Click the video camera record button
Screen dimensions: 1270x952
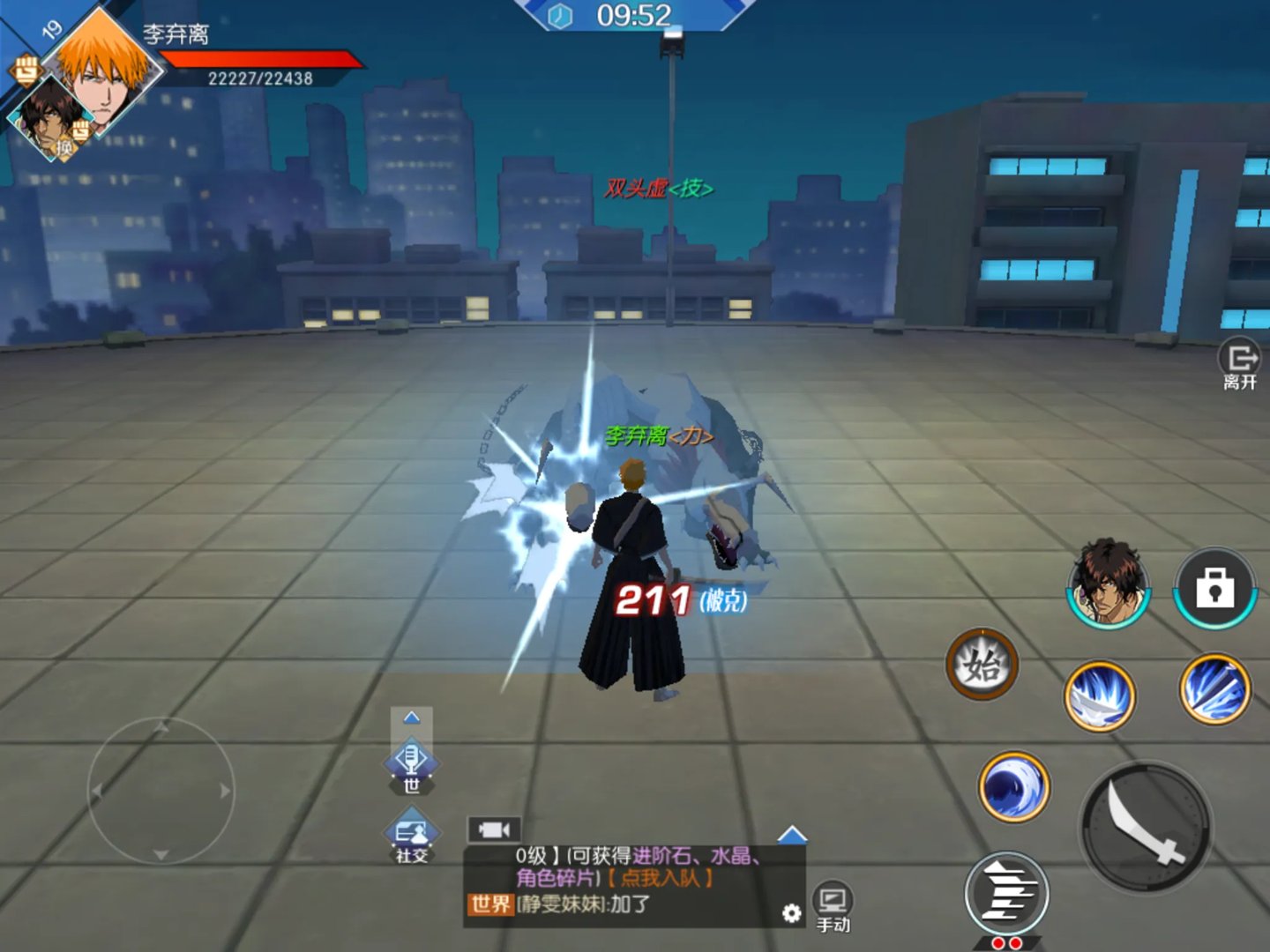coord(494,829)
